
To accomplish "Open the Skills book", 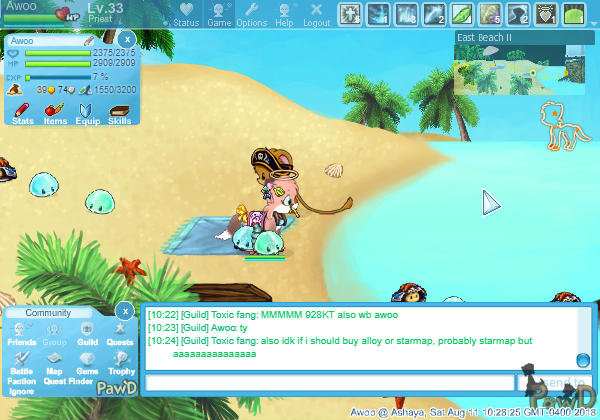I will 119,113.
